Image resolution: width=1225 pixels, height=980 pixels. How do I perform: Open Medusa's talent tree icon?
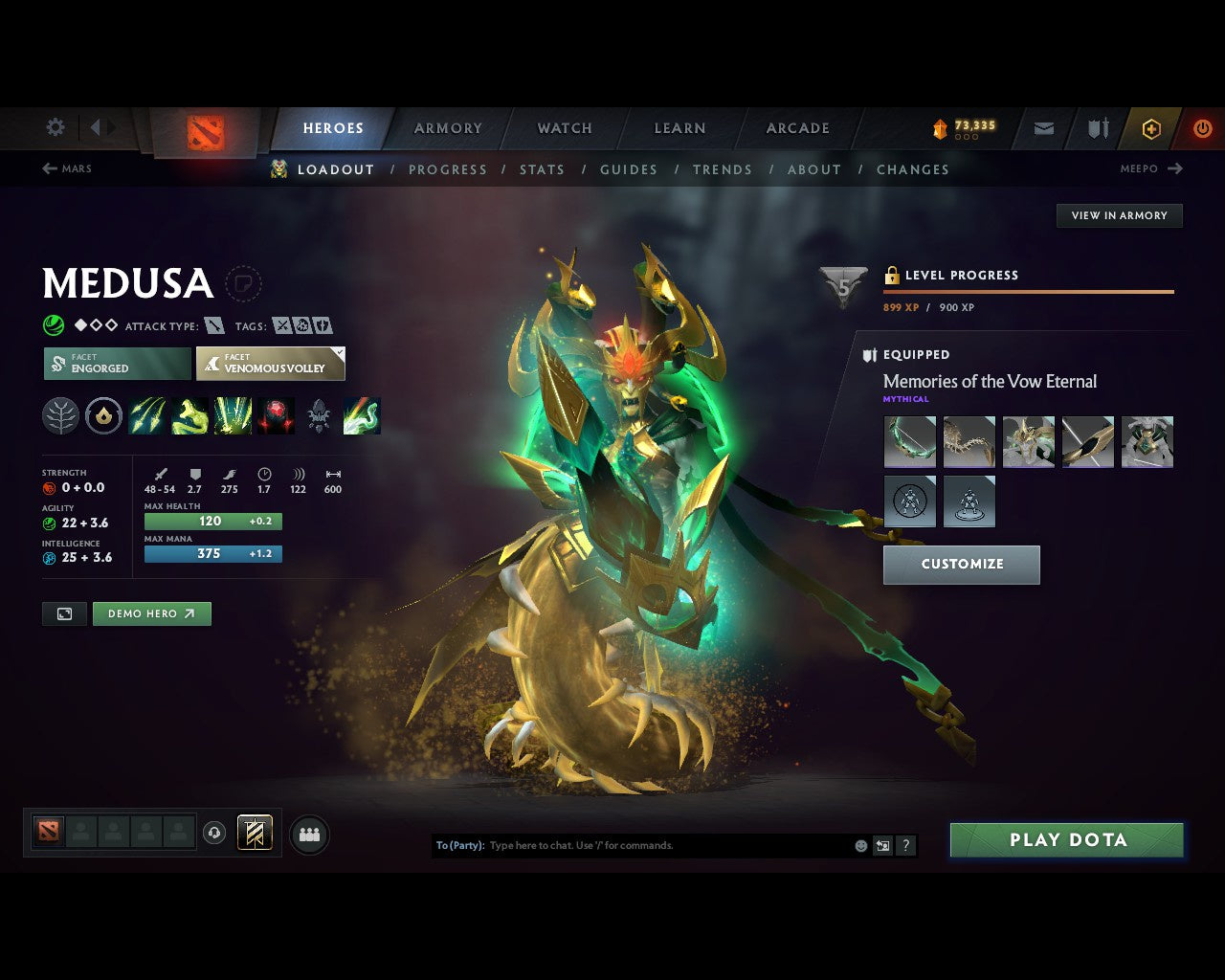tap(60, 414)
